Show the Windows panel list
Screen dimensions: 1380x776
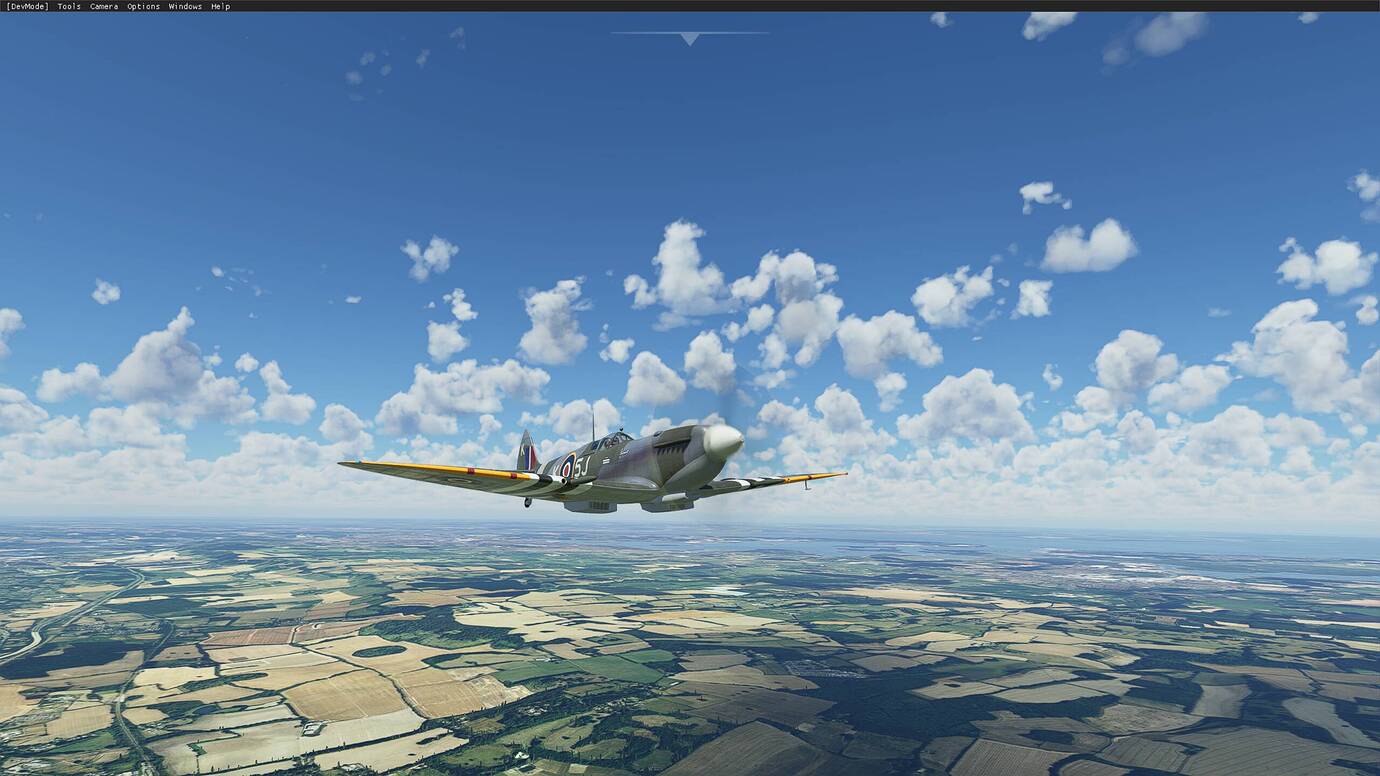(184, 6)
